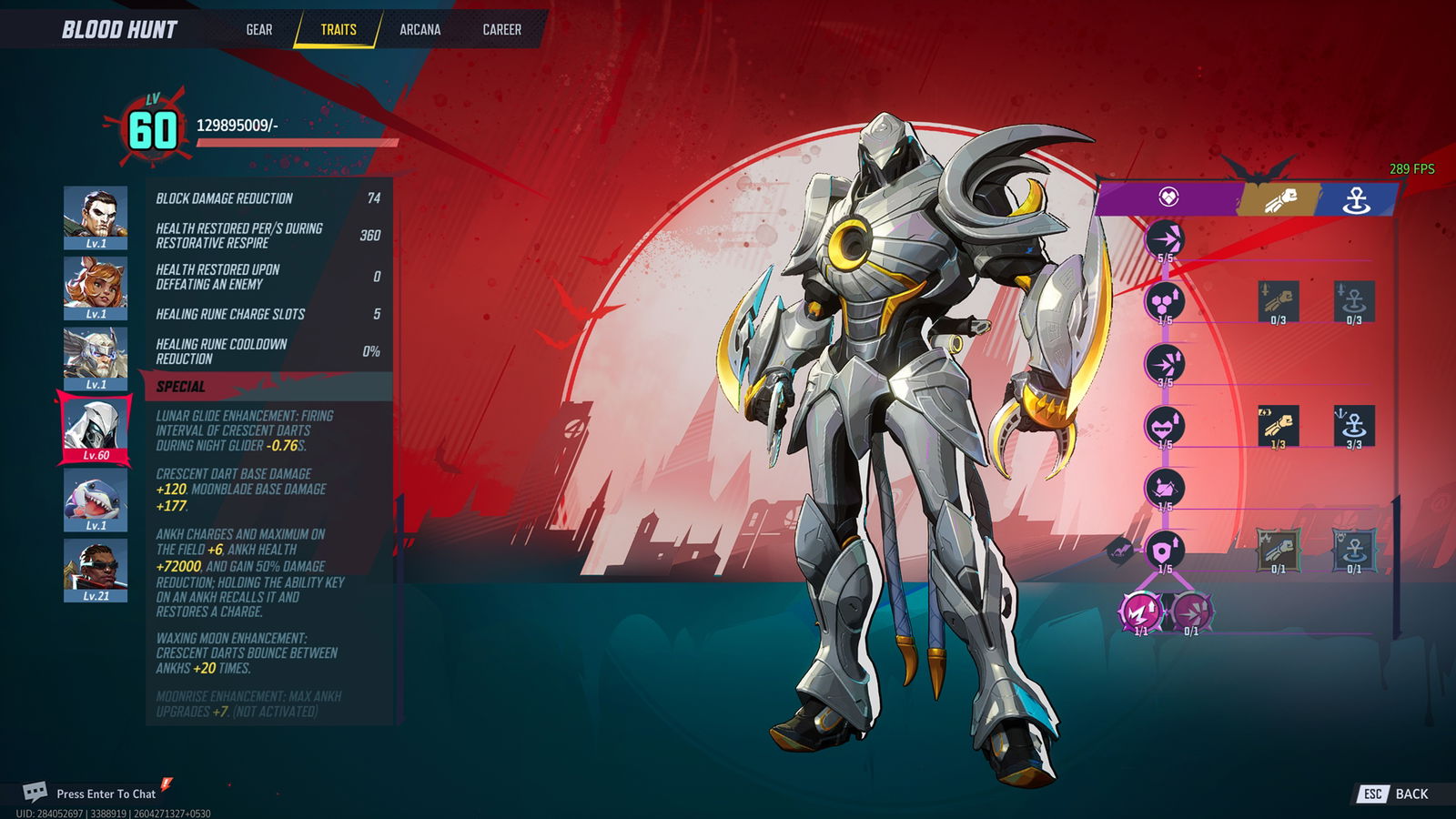Image resolution: width=1456 pixels, height=819 pixels.
Task: Select the 1/3 gold fist trait
Action: 1278,425
